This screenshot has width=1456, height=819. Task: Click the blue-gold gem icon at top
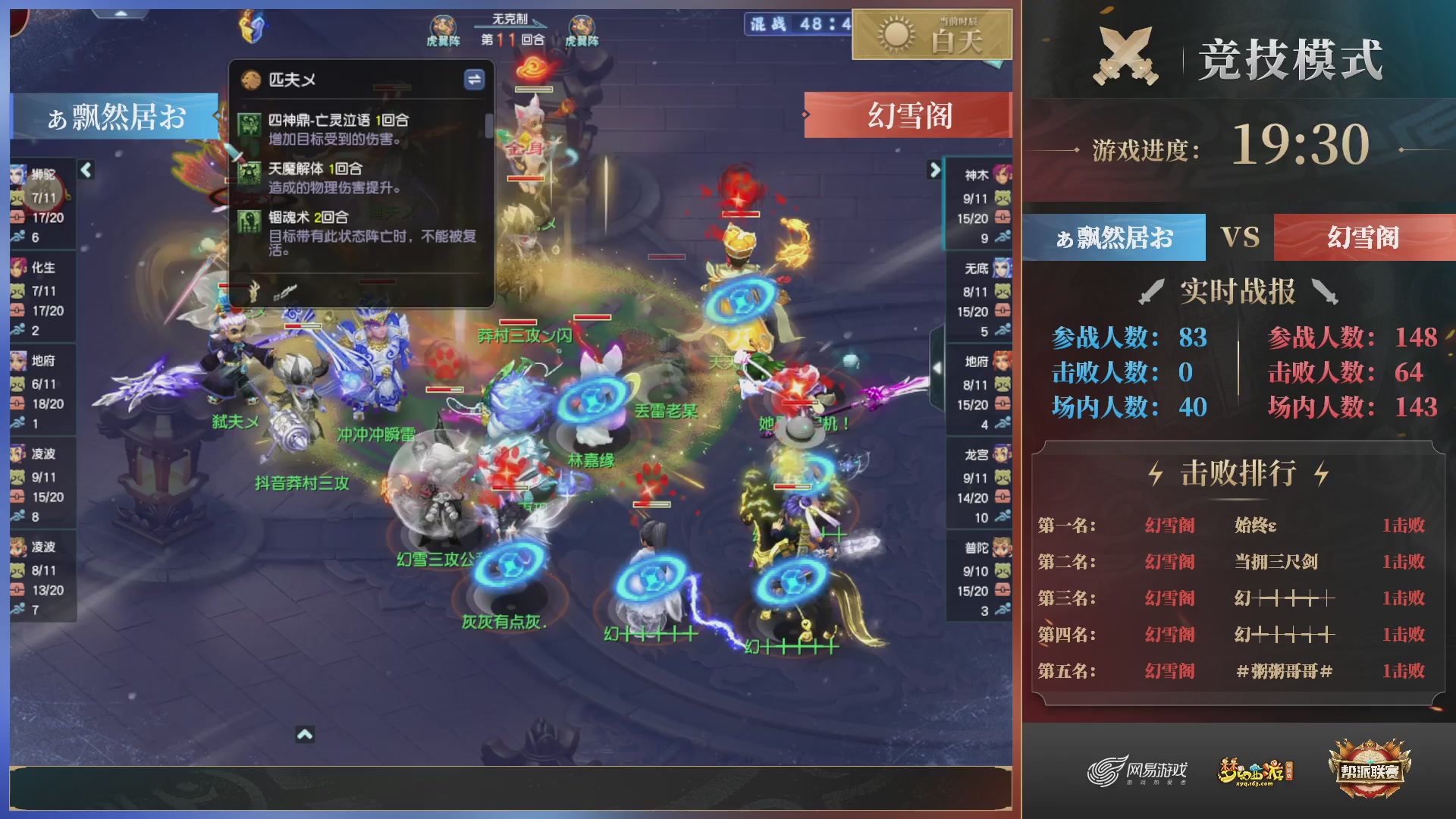(x=253, y=25)
